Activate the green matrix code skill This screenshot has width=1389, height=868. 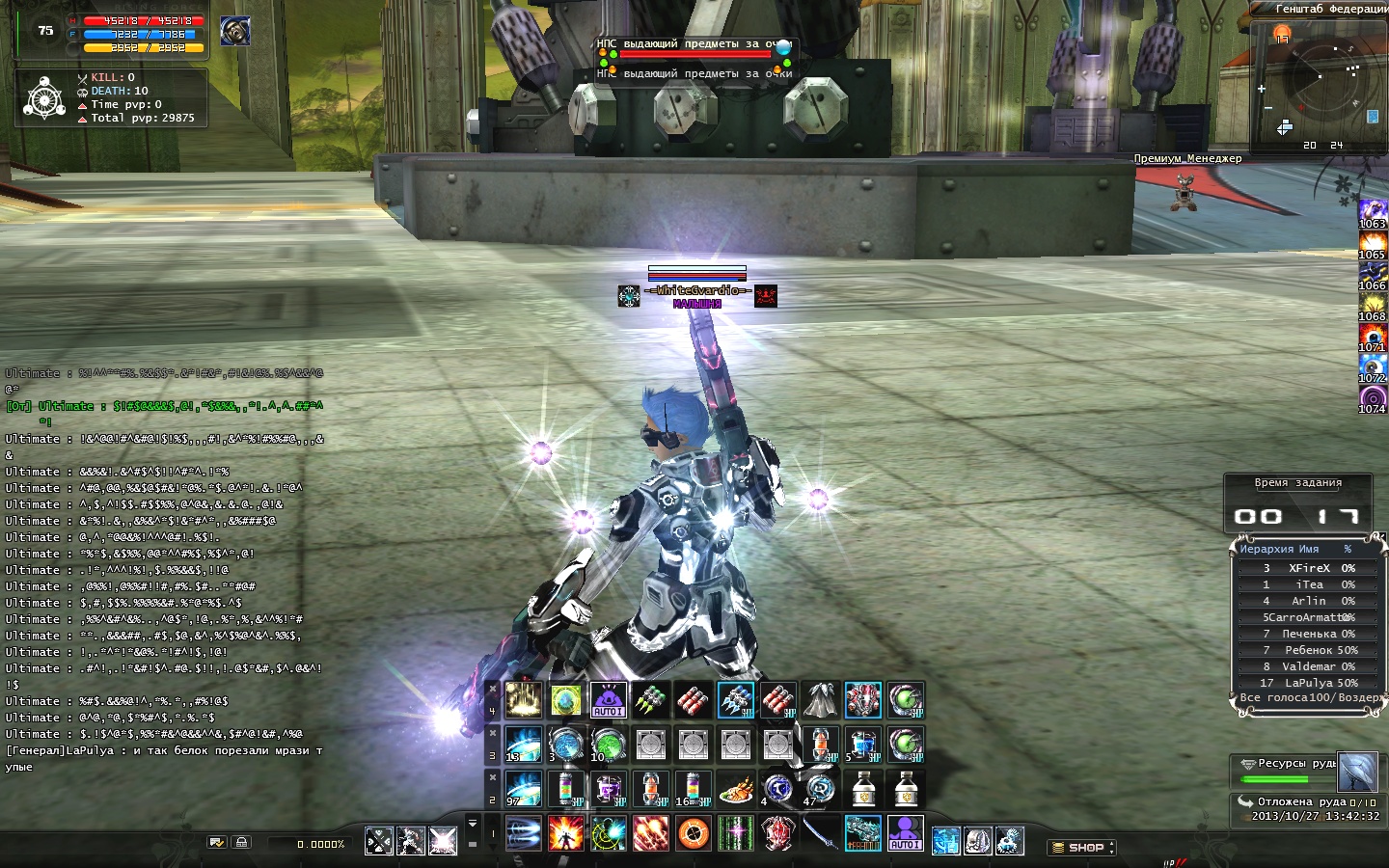click(x=736, y=833)
